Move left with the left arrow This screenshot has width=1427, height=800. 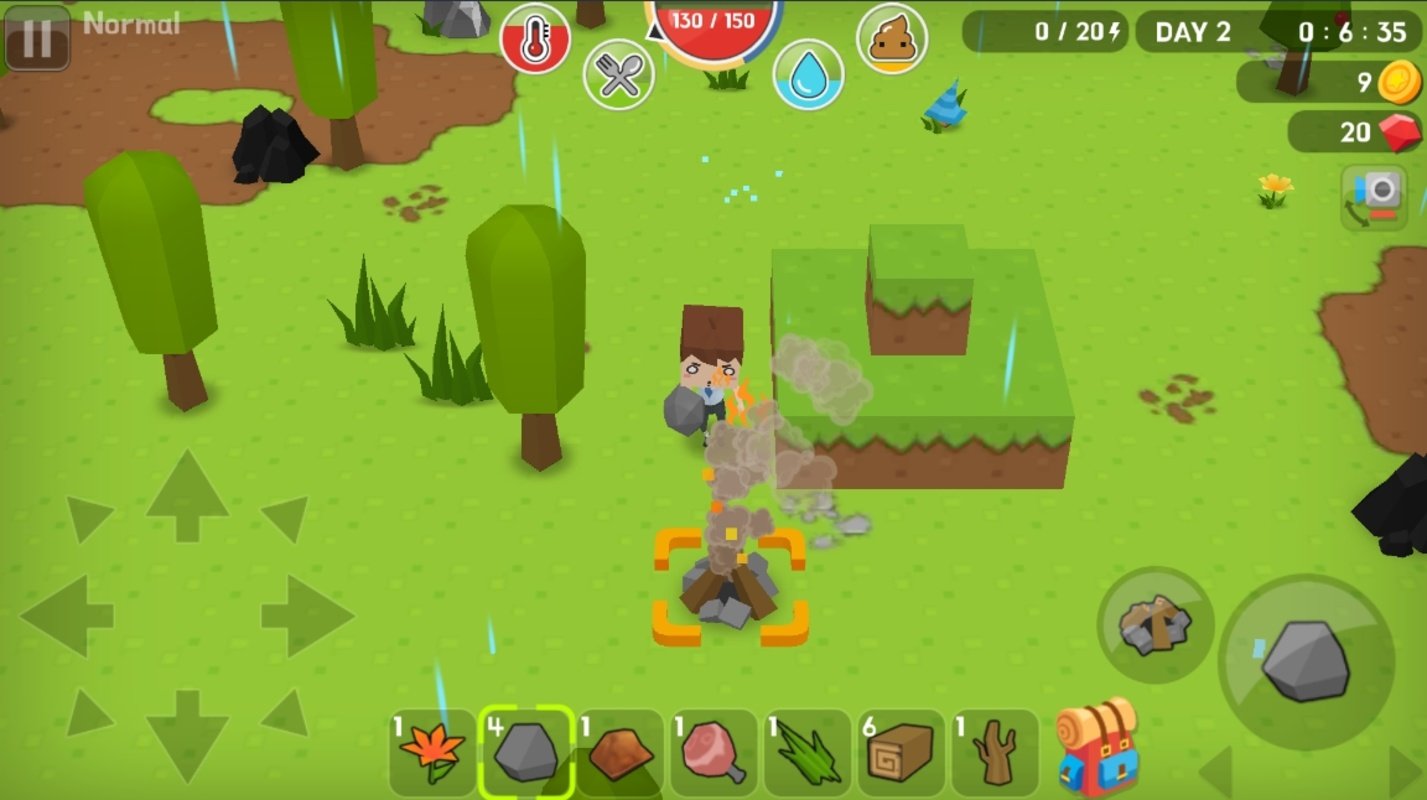pos(67,615)
